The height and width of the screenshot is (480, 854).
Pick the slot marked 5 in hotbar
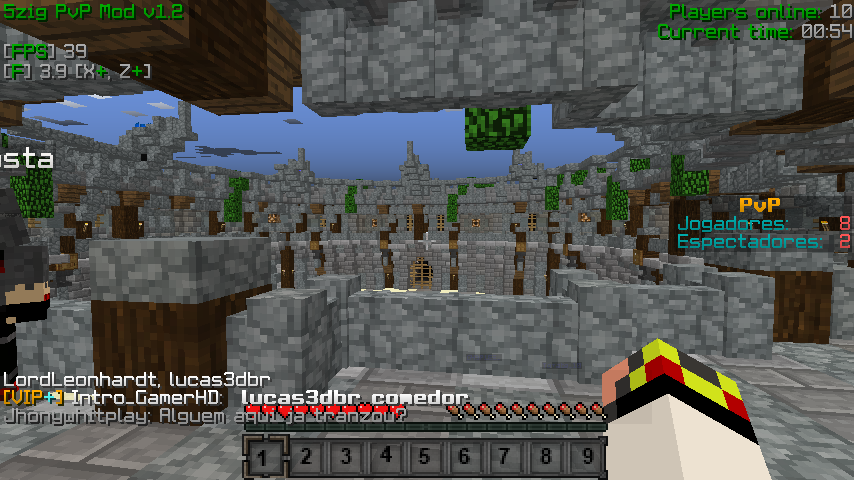pyautogui.click(x=426, y=458)
